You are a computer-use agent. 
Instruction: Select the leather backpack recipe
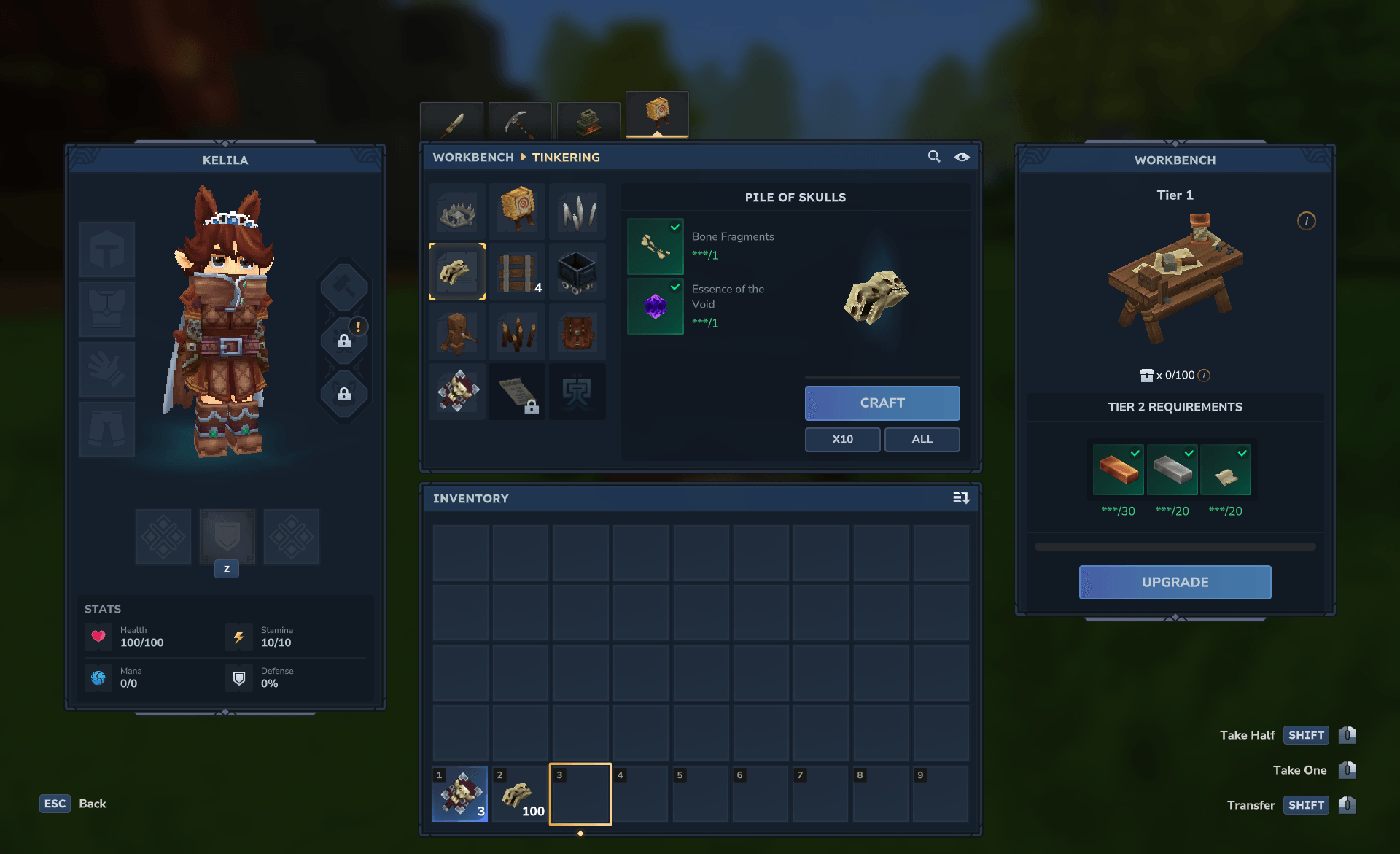tap(577, 332)
